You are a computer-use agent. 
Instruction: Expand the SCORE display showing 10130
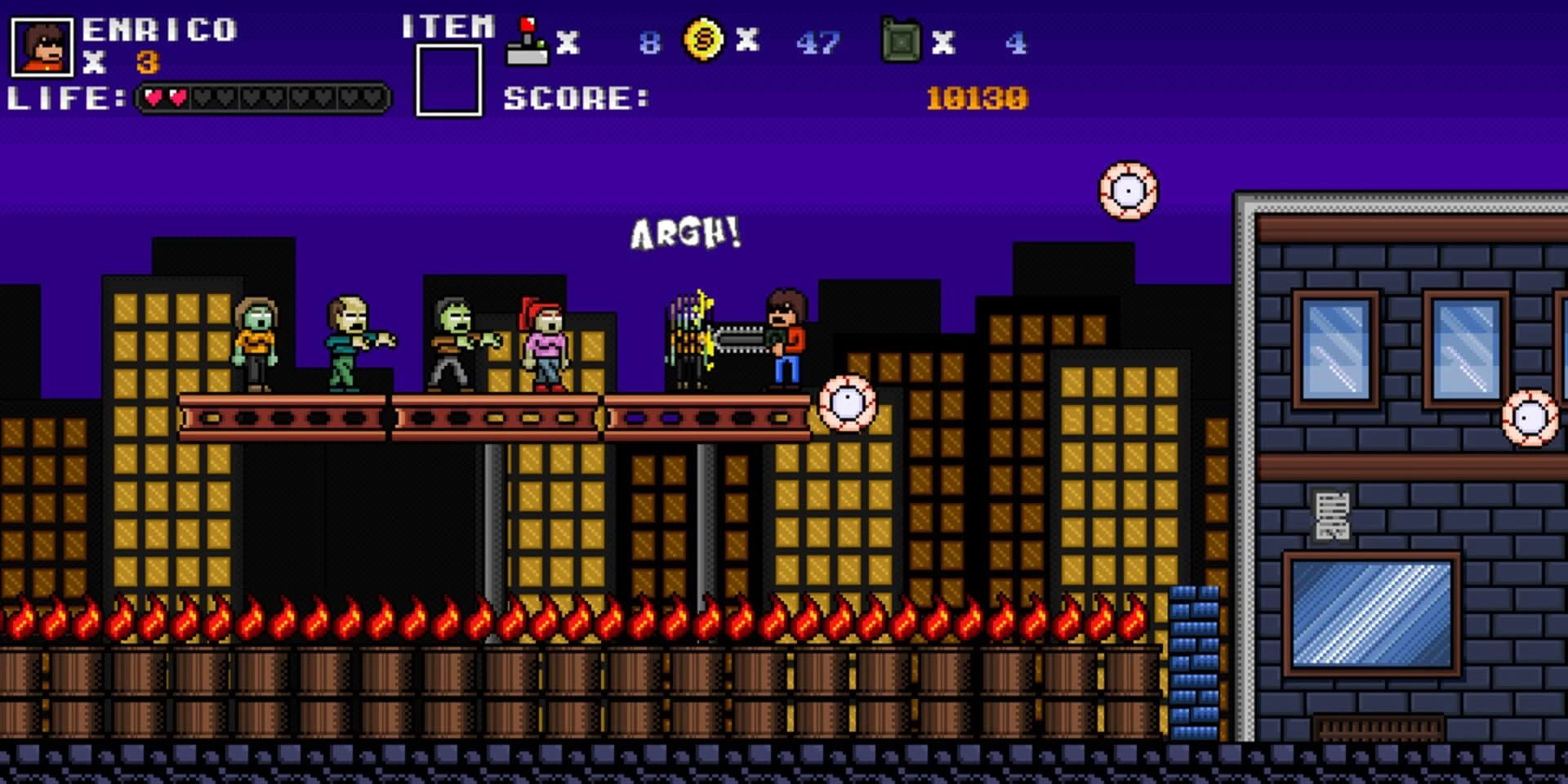click(x=978, y=96)
